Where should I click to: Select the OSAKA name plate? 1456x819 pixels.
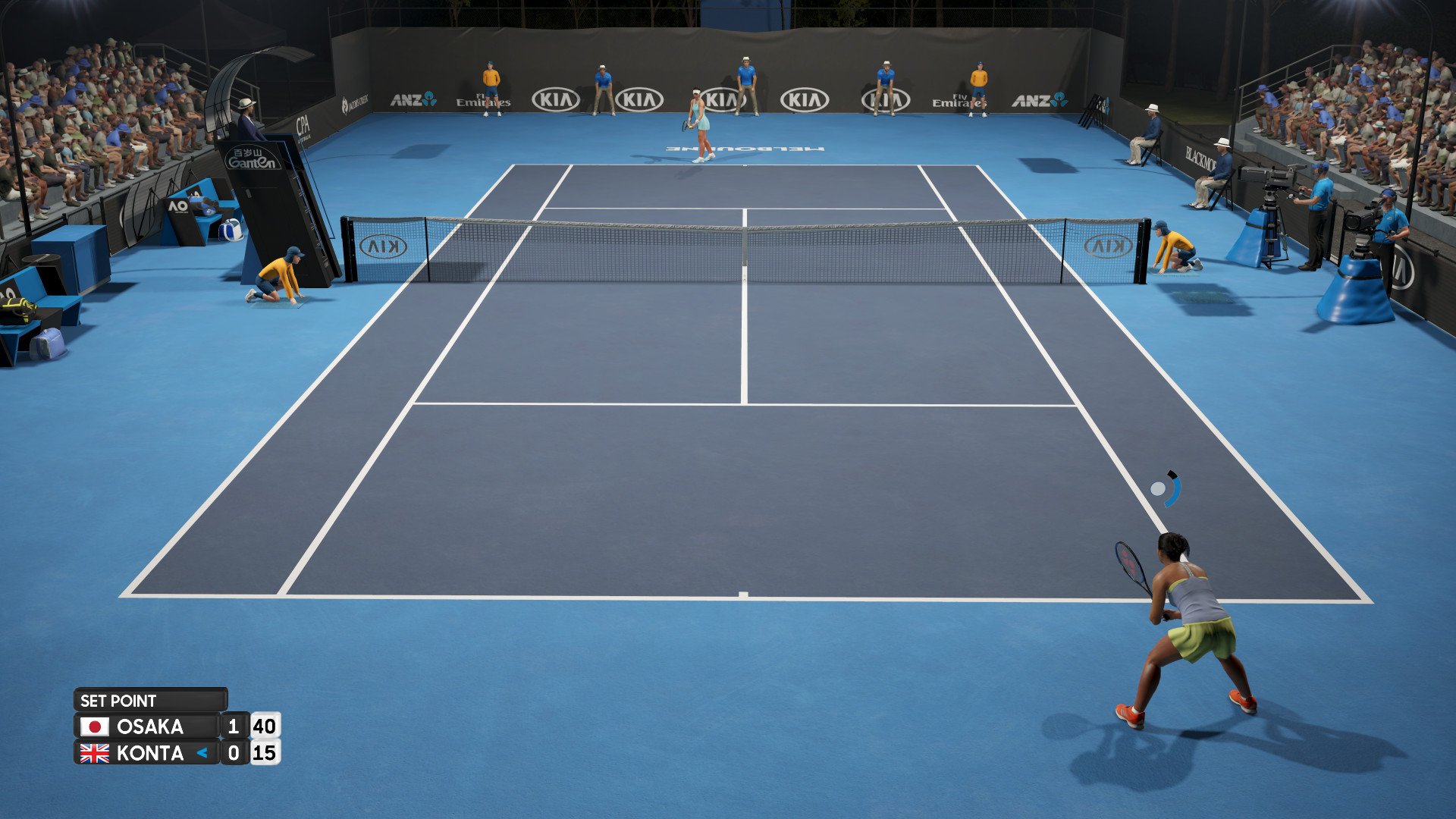[x=149, y=726]
